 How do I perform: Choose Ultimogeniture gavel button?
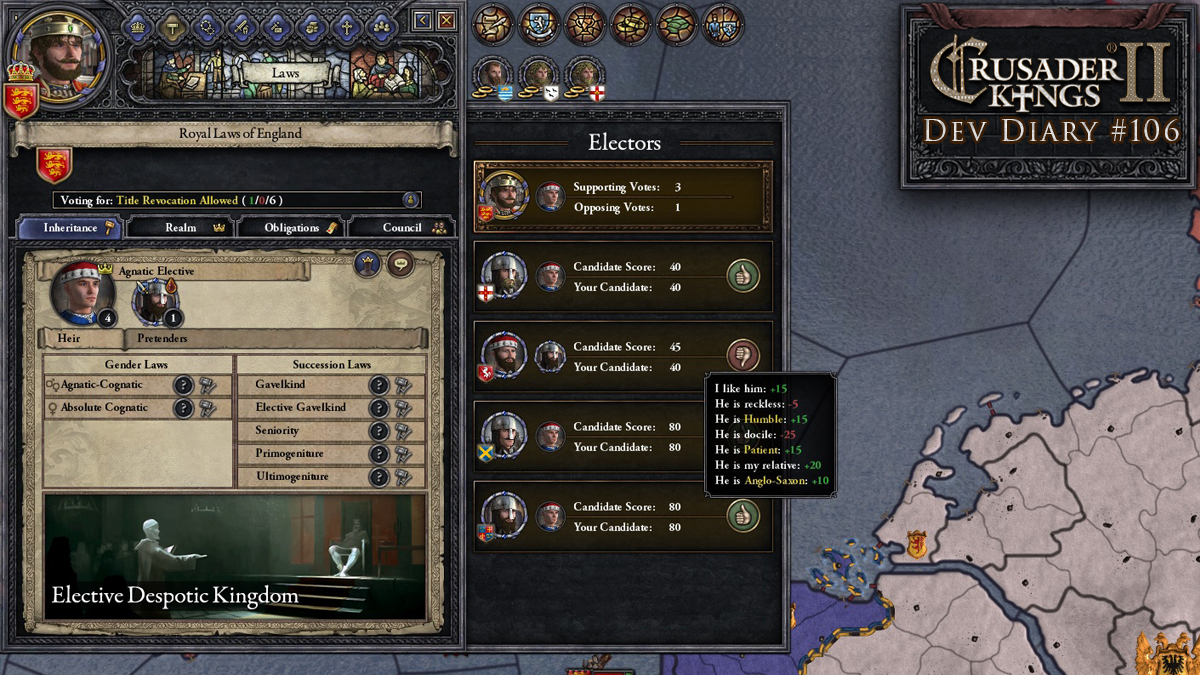404,477
